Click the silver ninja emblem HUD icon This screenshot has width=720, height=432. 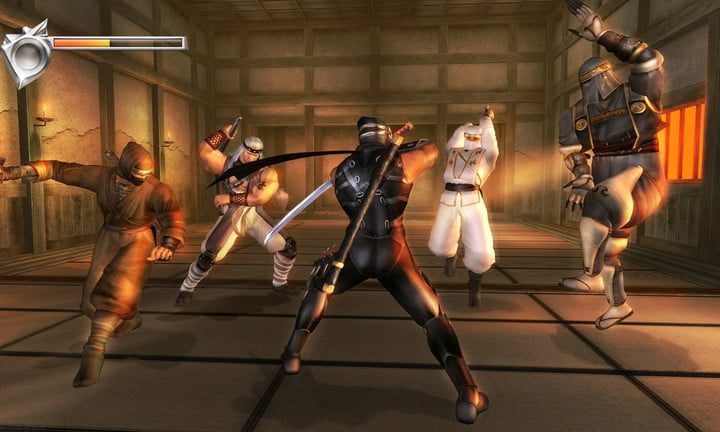(26, 52)
